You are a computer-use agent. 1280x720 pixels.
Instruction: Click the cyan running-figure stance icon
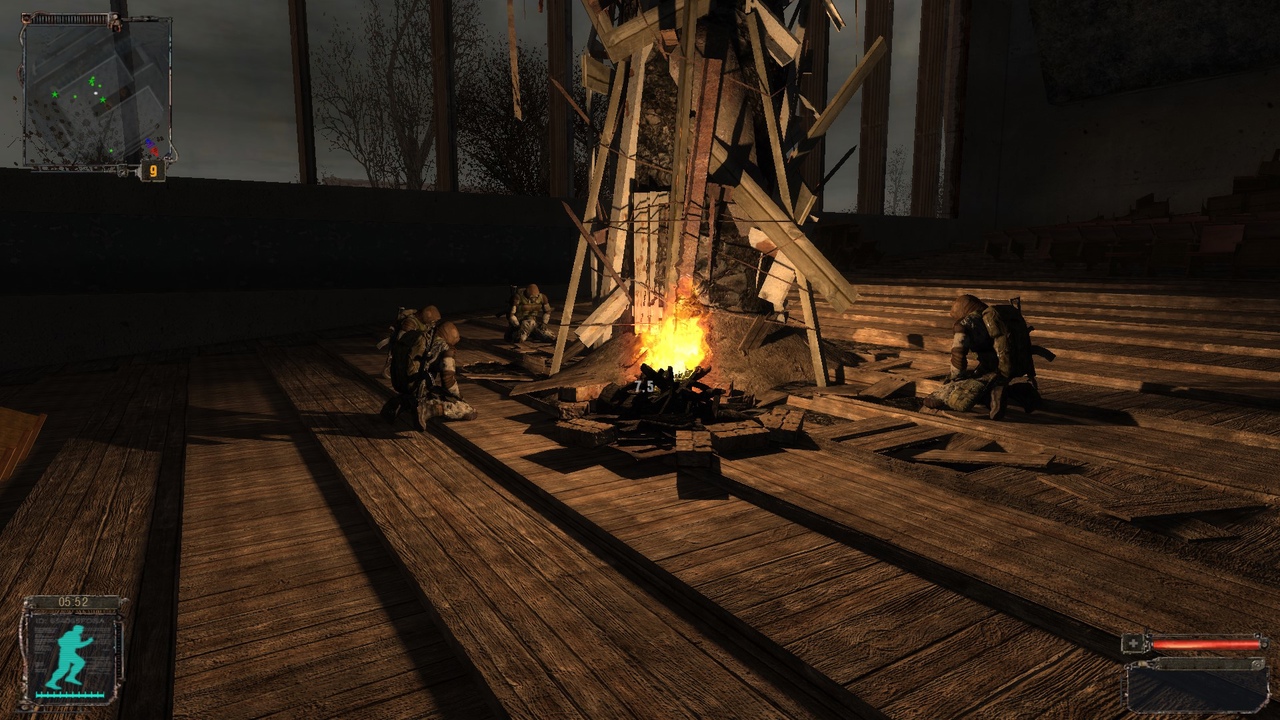[69, 657]
